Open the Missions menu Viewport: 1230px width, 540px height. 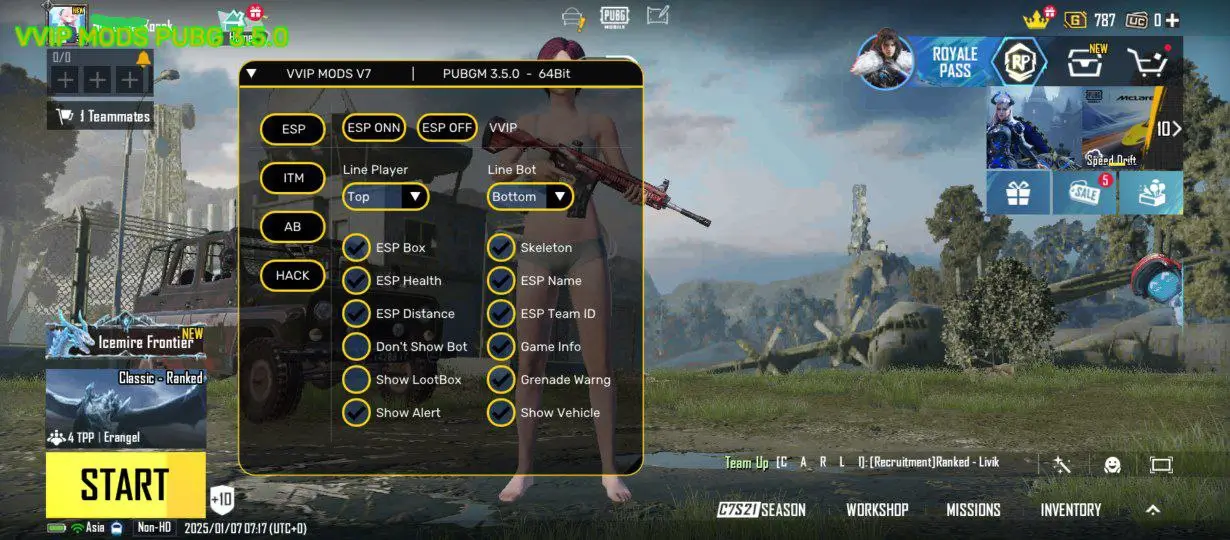coord(973,510)
